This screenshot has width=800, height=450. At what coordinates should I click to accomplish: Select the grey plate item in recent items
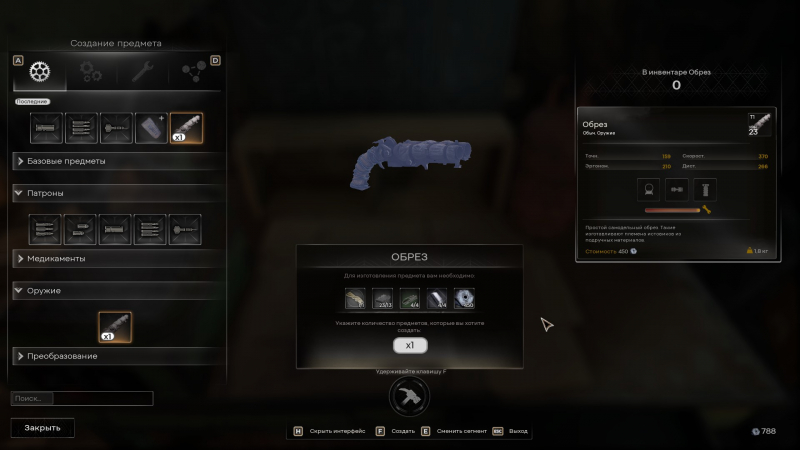(x=151, y=129)
